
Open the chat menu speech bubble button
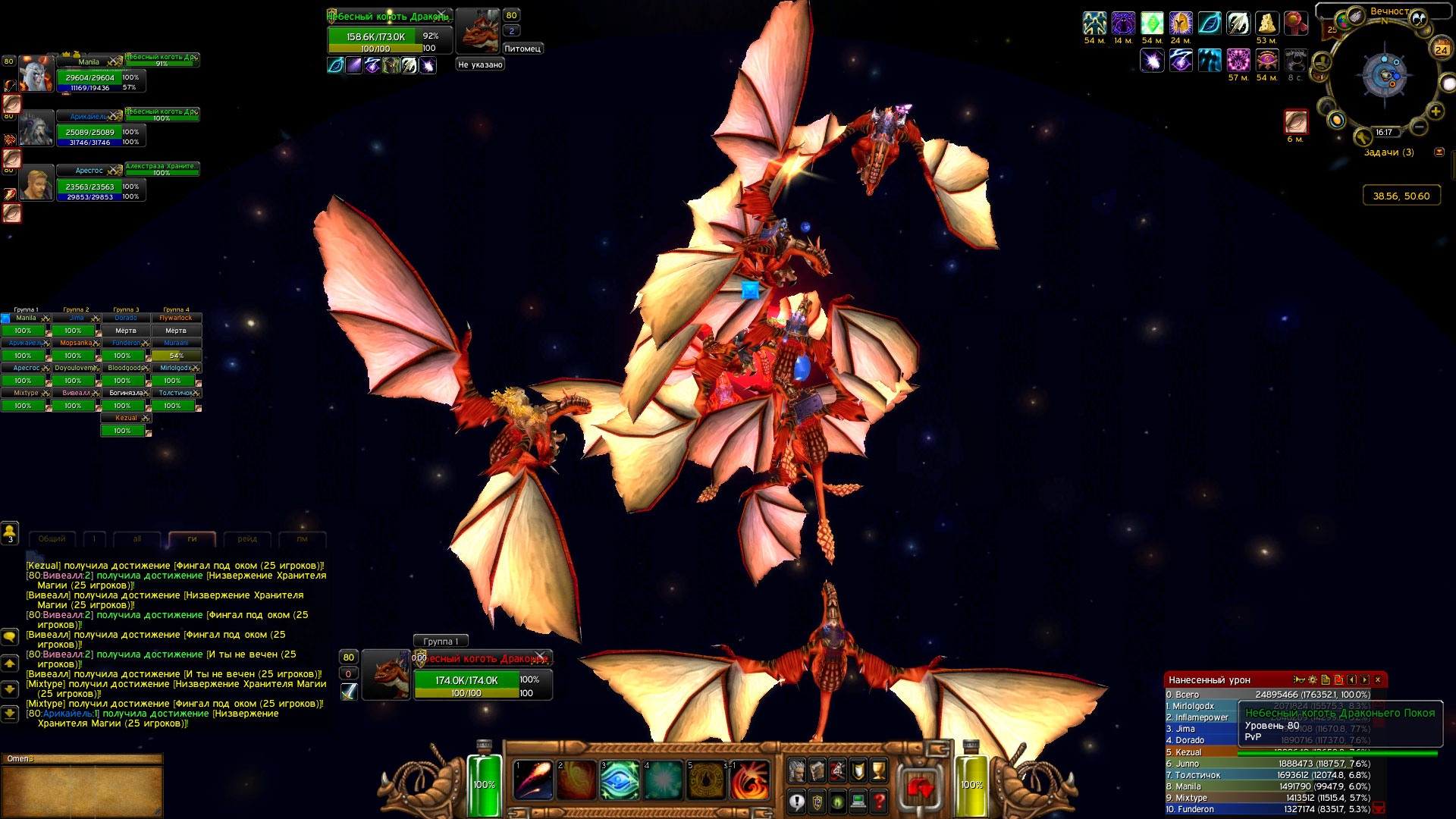tap(10, 636)
